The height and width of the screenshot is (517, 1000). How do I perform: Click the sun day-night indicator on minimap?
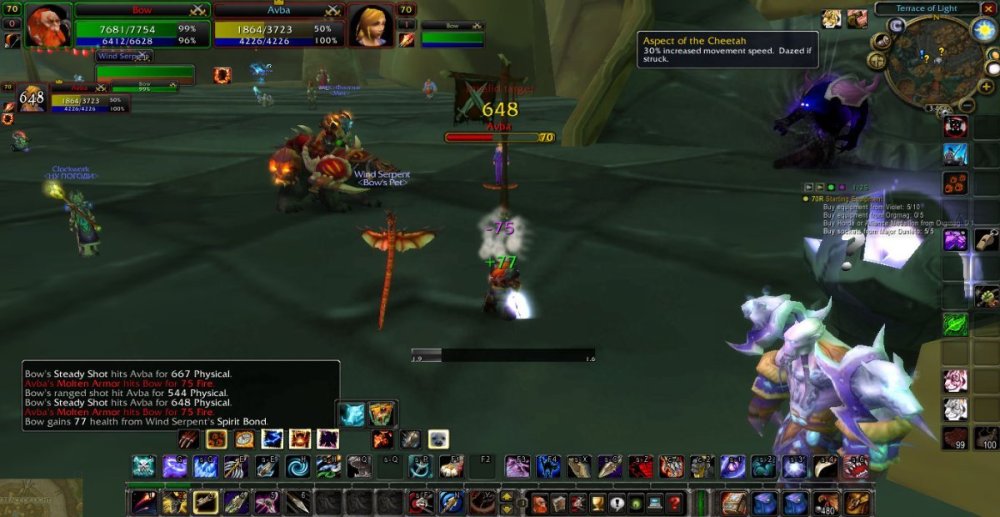tap(983, 29)
